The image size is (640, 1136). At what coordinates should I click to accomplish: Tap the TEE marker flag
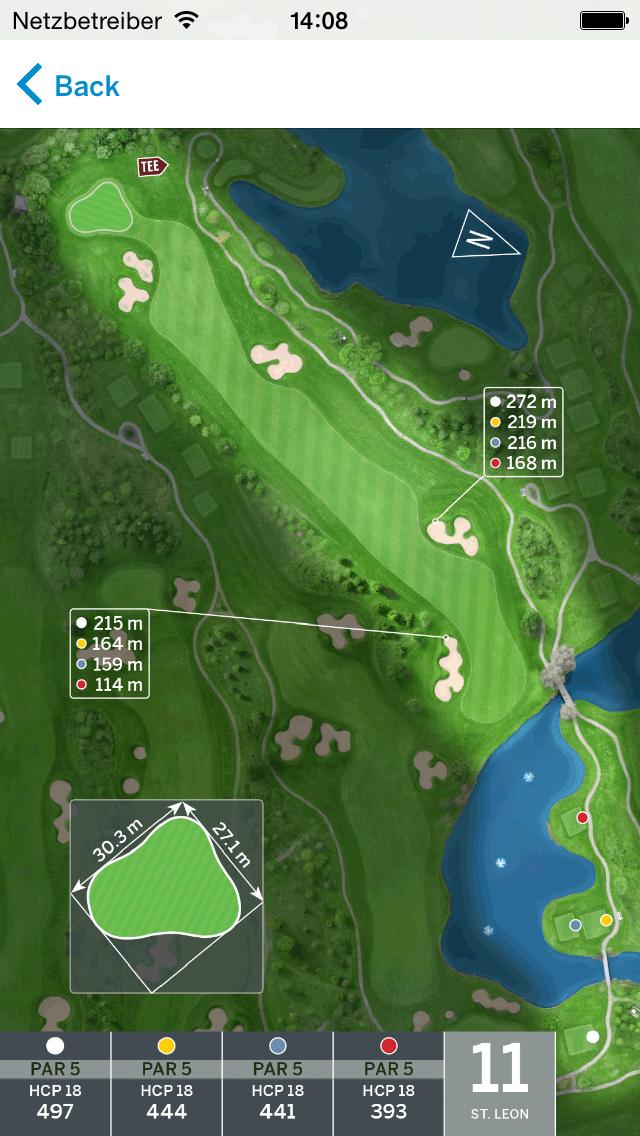pos(152,167)
